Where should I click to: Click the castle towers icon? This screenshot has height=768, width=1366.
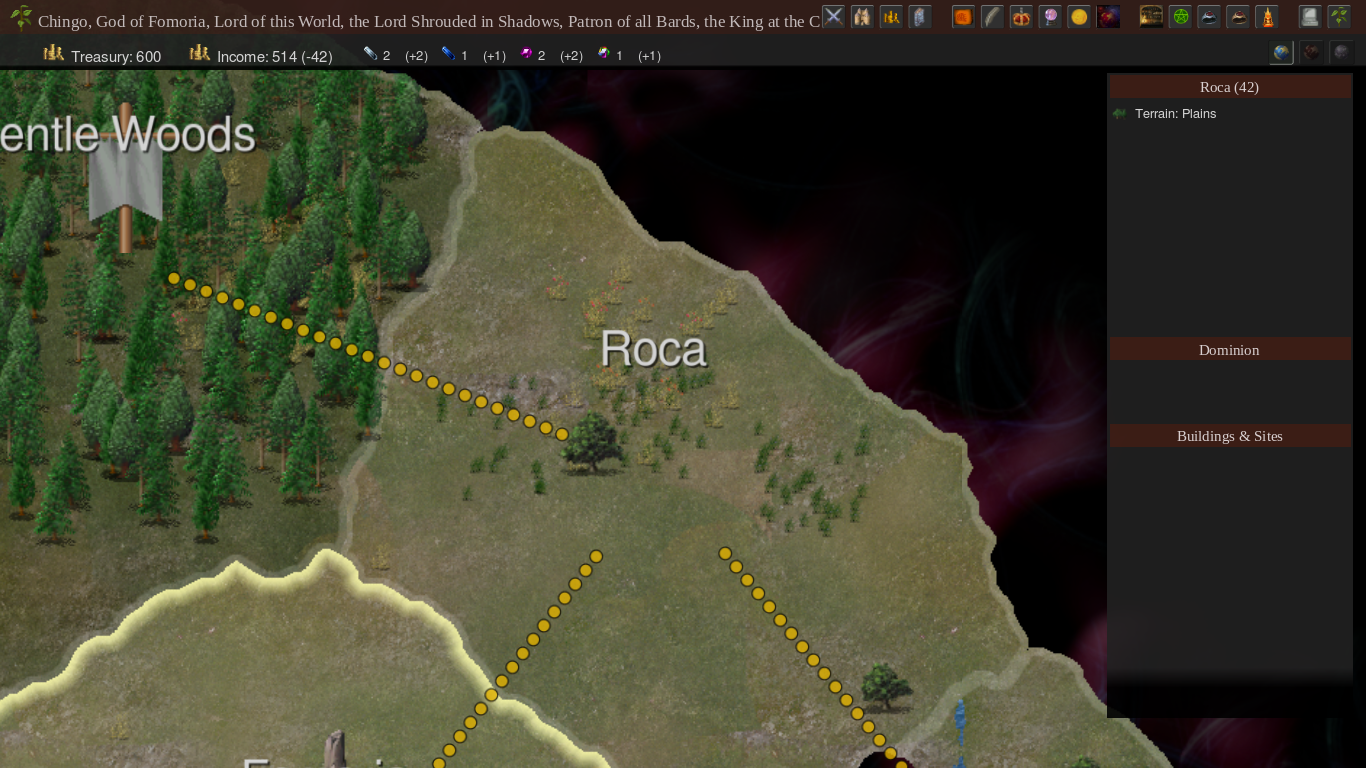click(861, 16)
